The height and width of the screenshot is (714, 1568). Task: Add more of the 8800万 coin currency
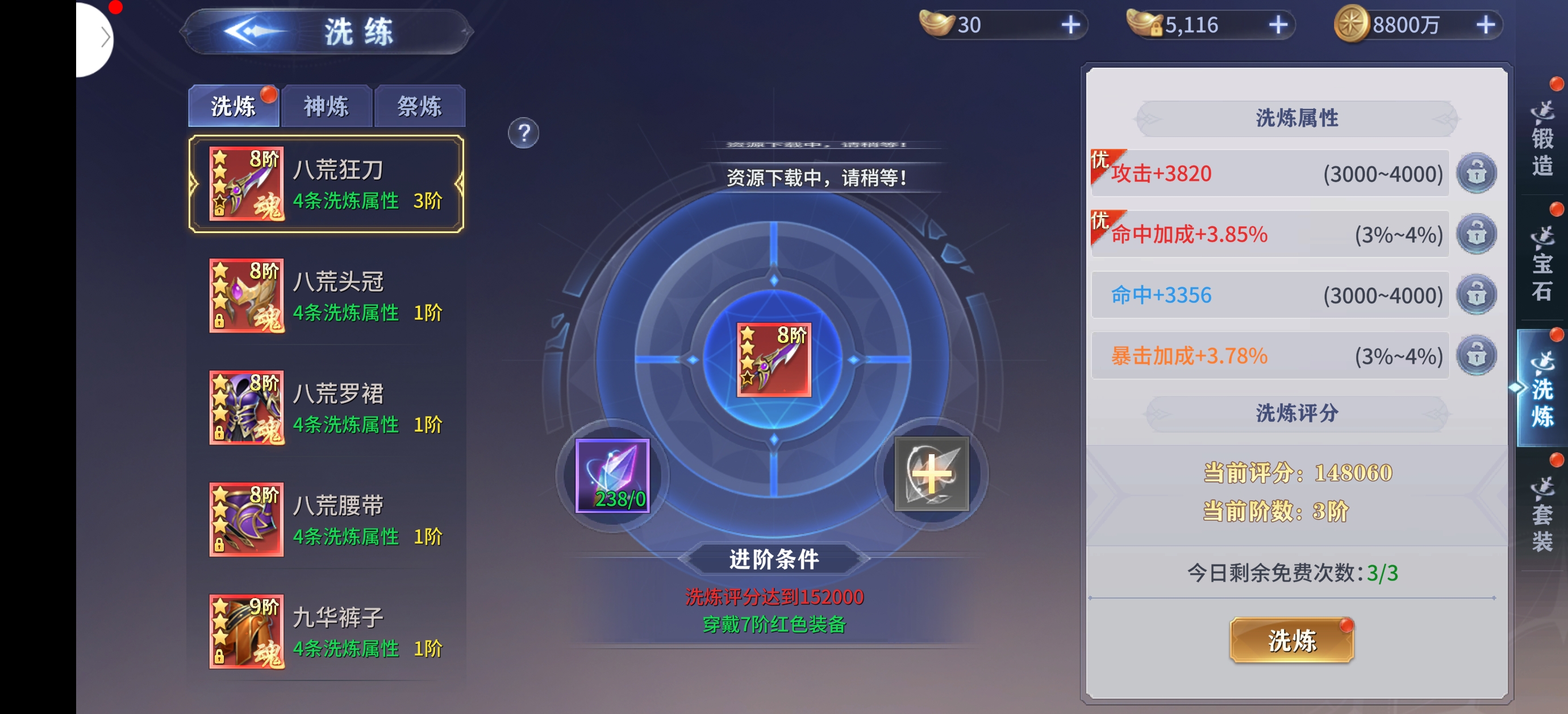pyautogui.click(x=1486, y=25)
